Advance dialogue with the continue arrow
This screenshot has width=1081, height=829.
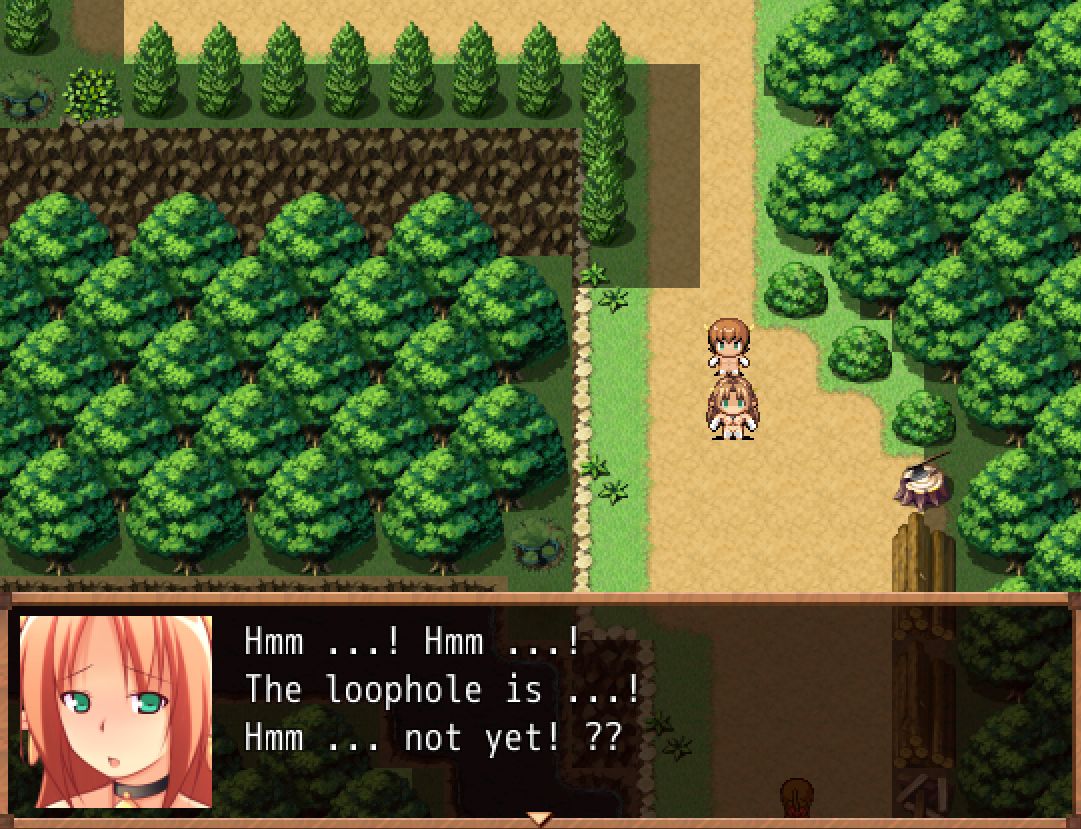pos(540,818)
